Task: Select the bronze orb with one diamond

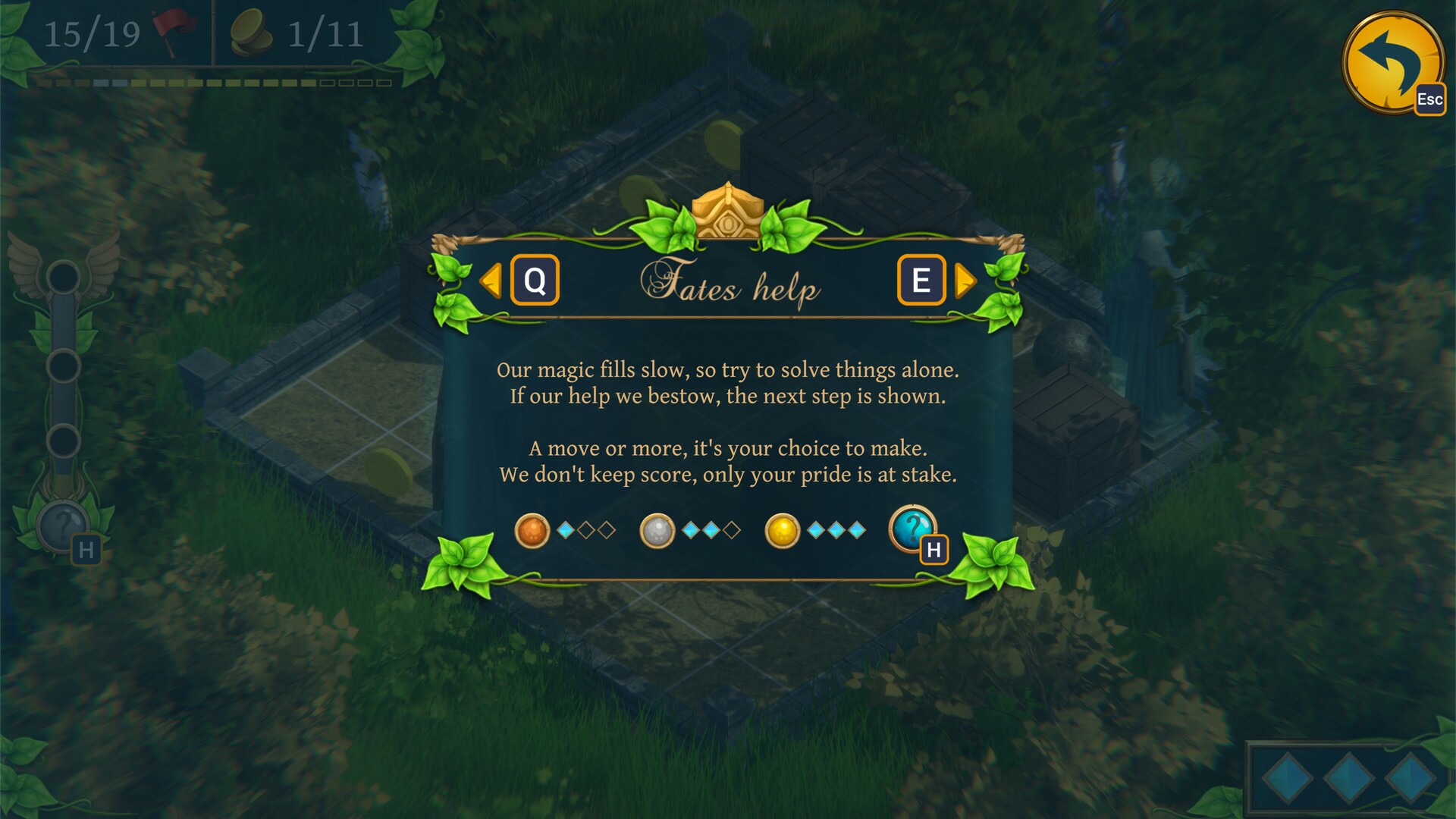Action: point(532,530)
